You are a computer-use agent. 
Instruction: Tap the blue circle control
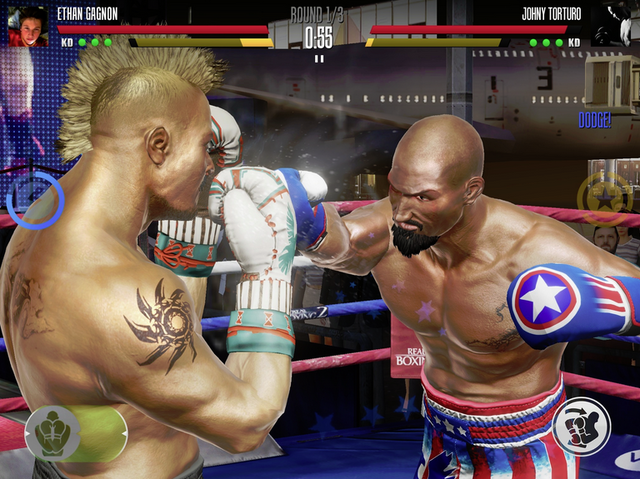pyautogui.click(x=35, y=198)
